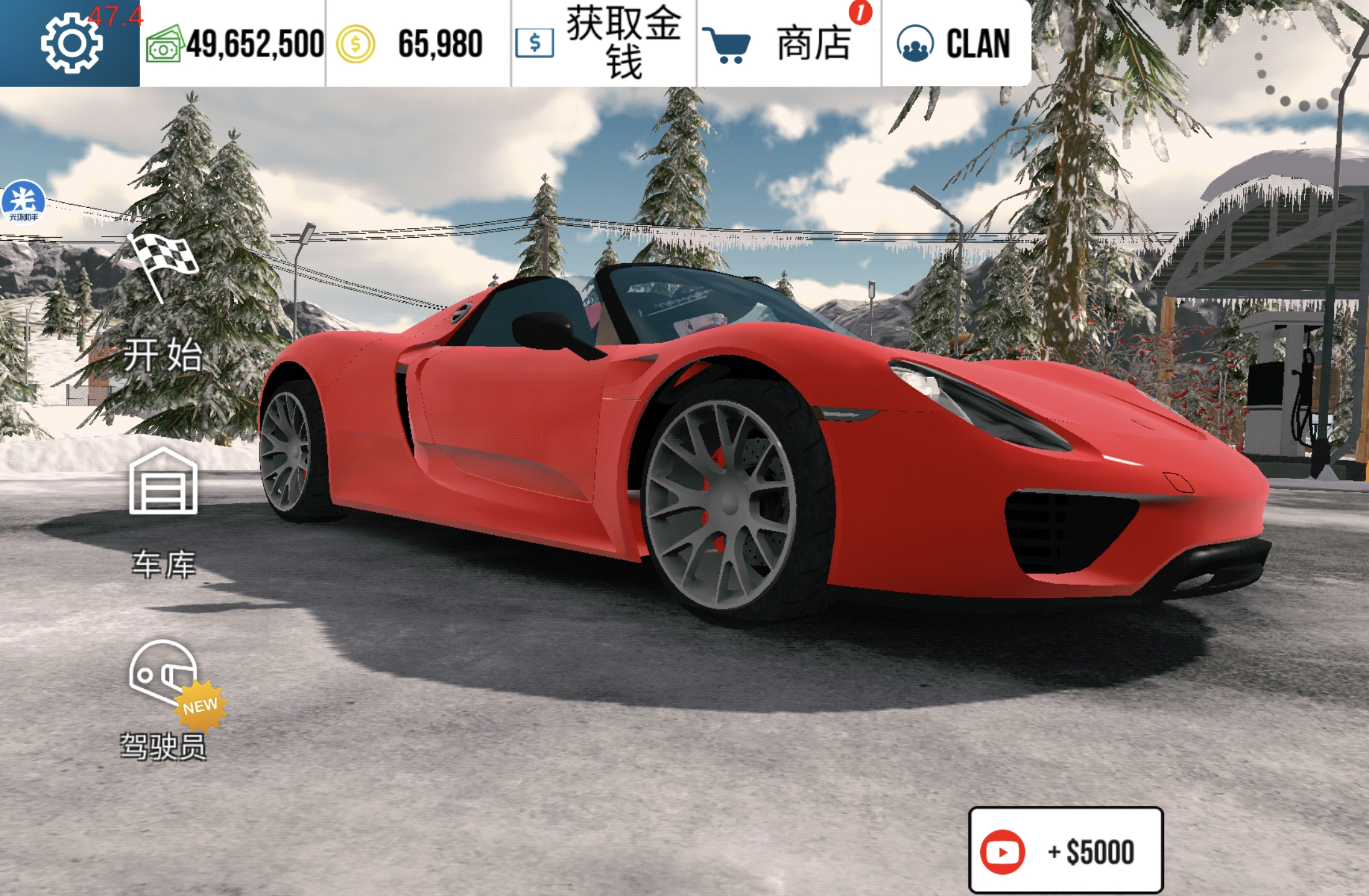The height and width of the screenshot is (896, 1369).
Task: Open the 获取金钱 get money option
Action: tap(602, 44)
